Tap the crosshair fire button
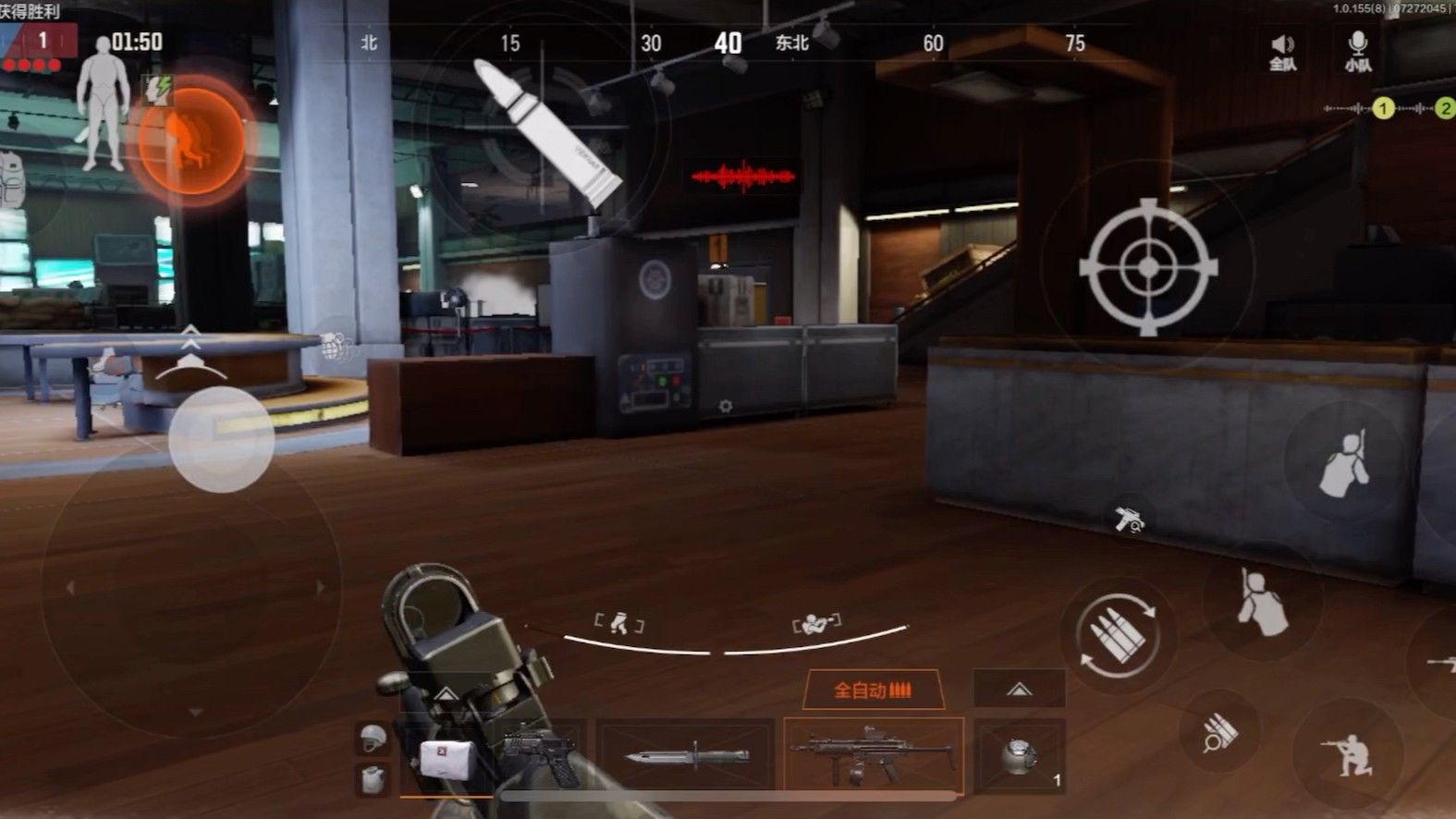 click(x=1148, y=266)
